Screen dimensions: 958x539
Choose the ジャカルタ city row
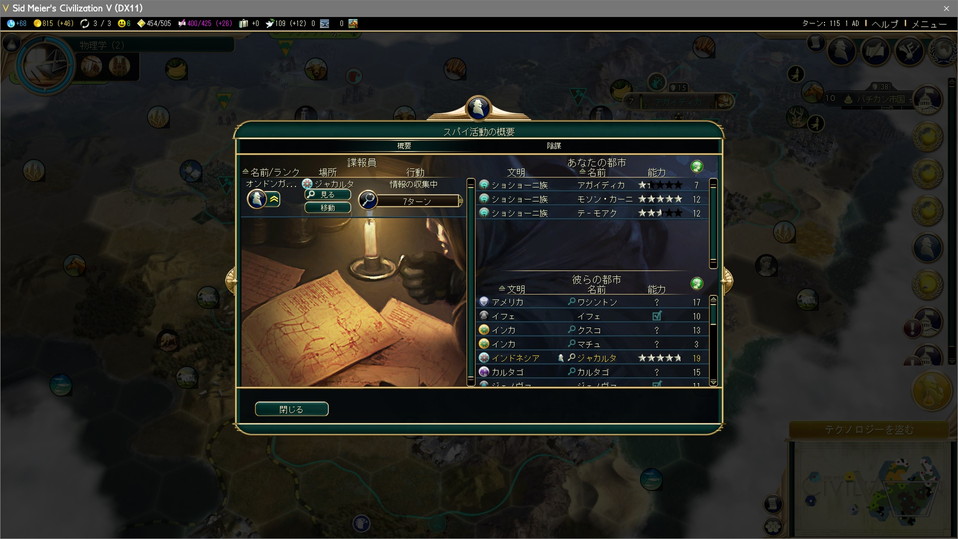pos(594,358)
